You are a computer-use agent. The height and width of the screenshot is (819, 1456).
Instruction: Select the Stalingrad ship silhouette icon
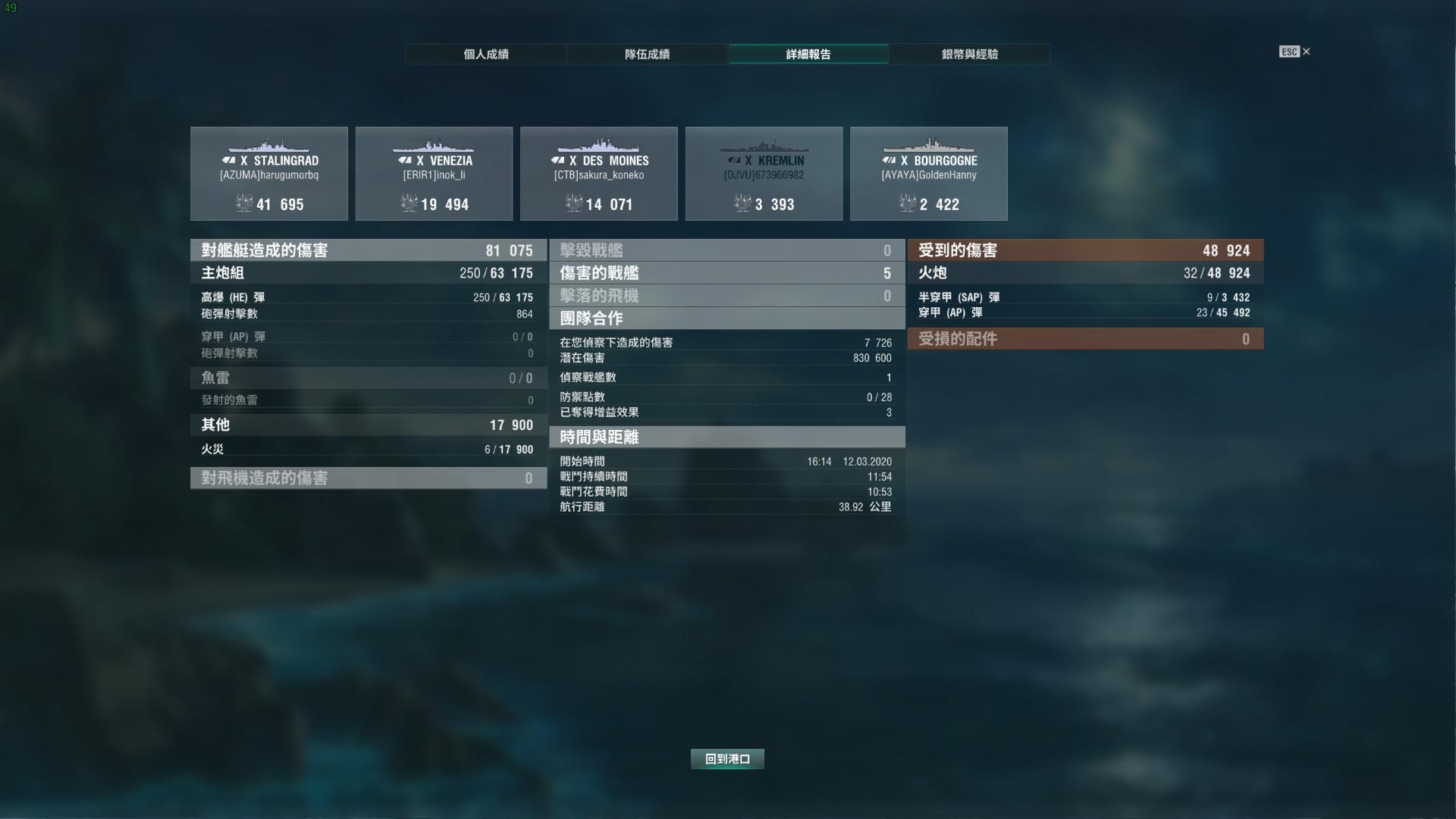[268, 144]
